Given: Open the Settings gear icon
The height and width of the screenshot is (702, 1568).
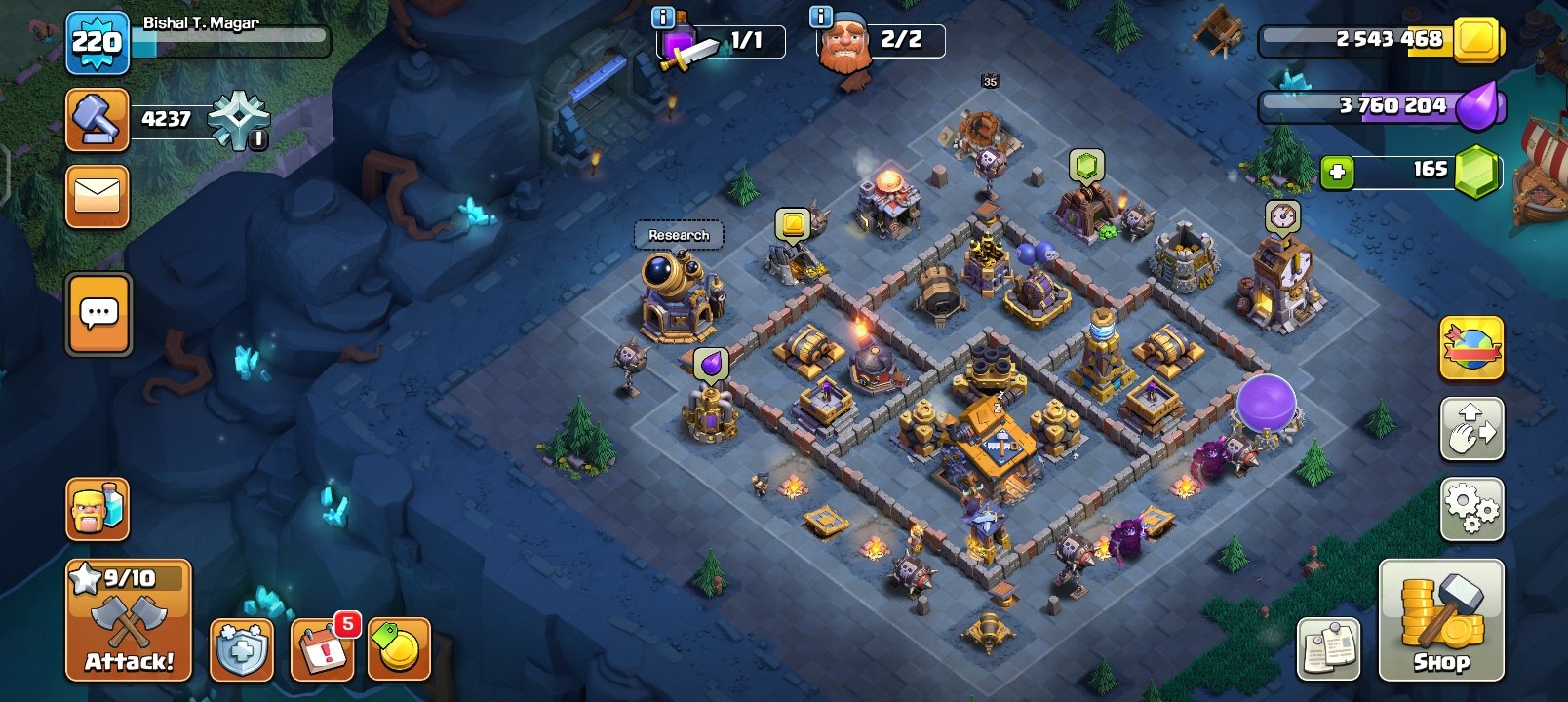Looking at the screenshot, I should (1471, 506).
